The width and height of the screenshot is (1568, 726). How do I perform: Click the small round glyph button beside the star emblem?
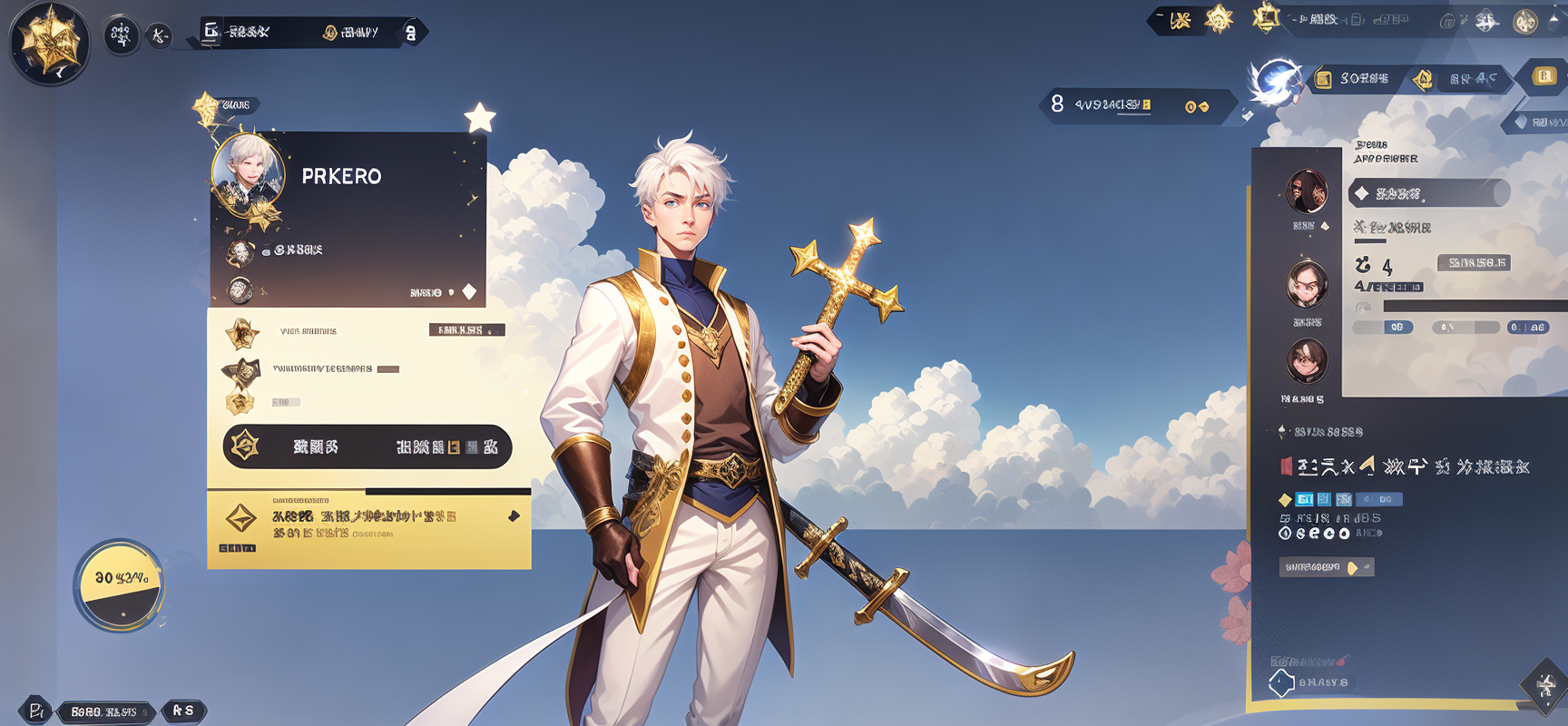pos(121,35)
